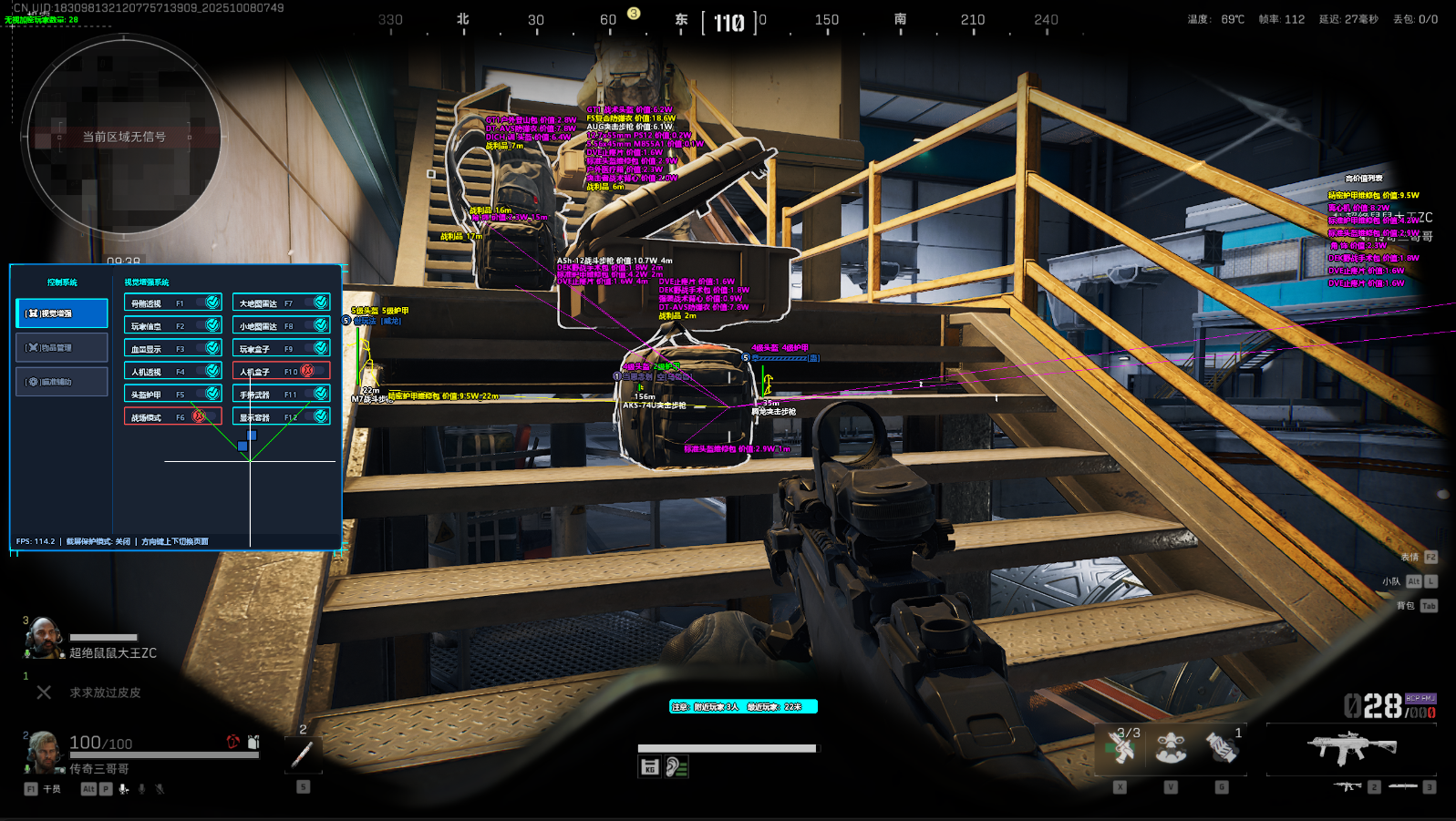The width and height of the screenshot is (1456, 821).
Task: Select teammate 超绝鼠鼠大王ZC's portrait
Action: [x=42, y=638]
